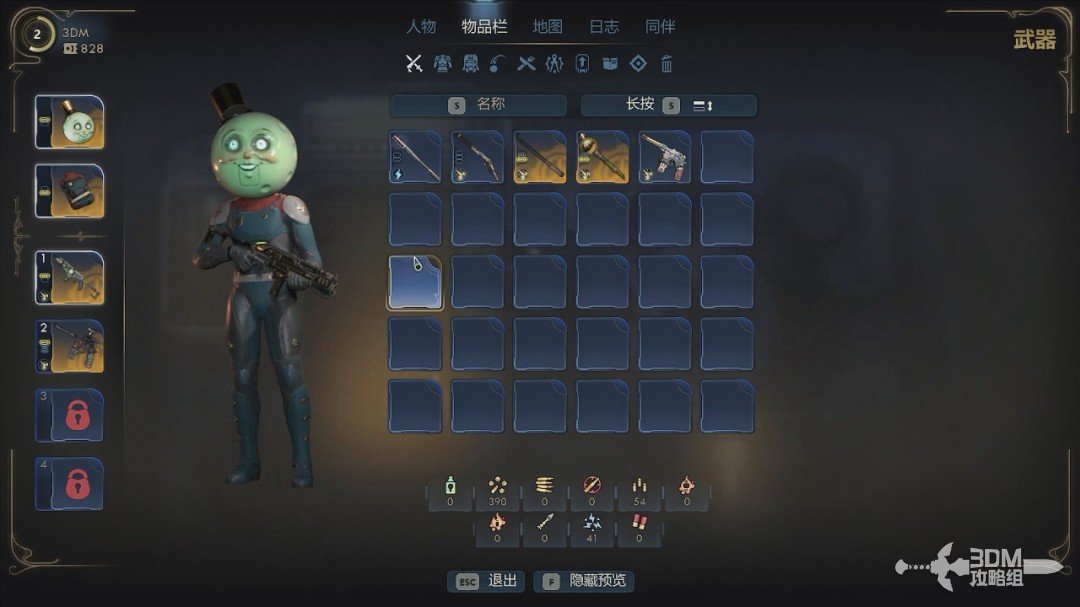Filter inventory by crossed swords weapons icon
1080x607 pixels.
[414, 64]
